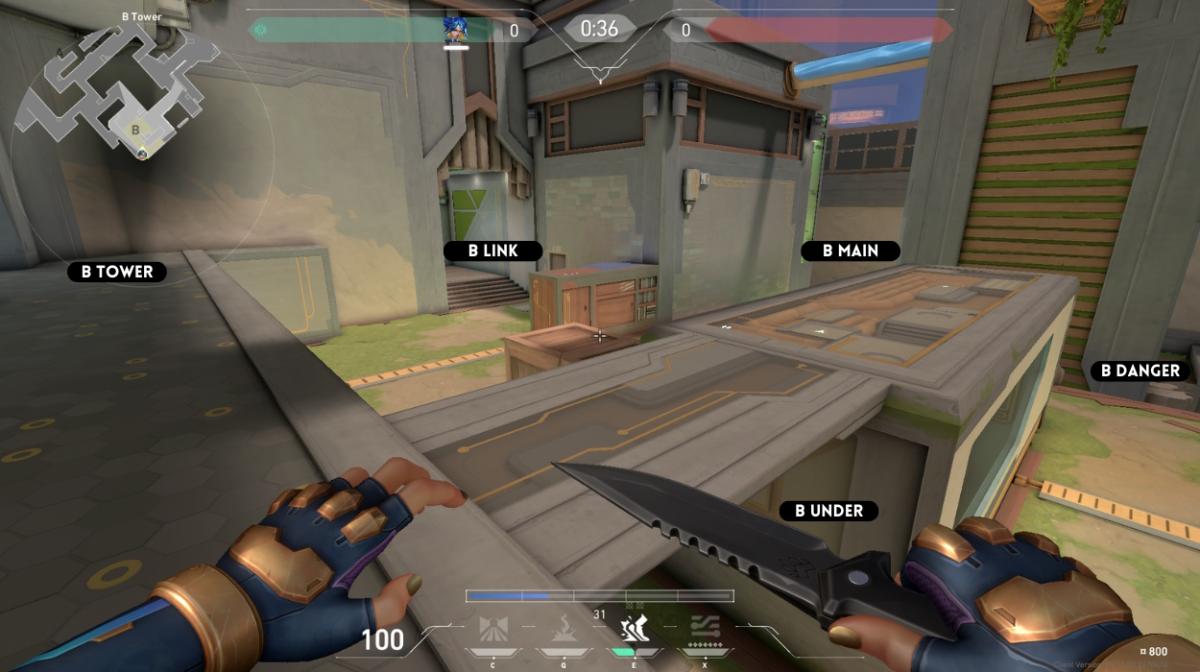Click the B DANGER callout label
Viewport: 1200px width, 672px height.
pos(1140,371)
